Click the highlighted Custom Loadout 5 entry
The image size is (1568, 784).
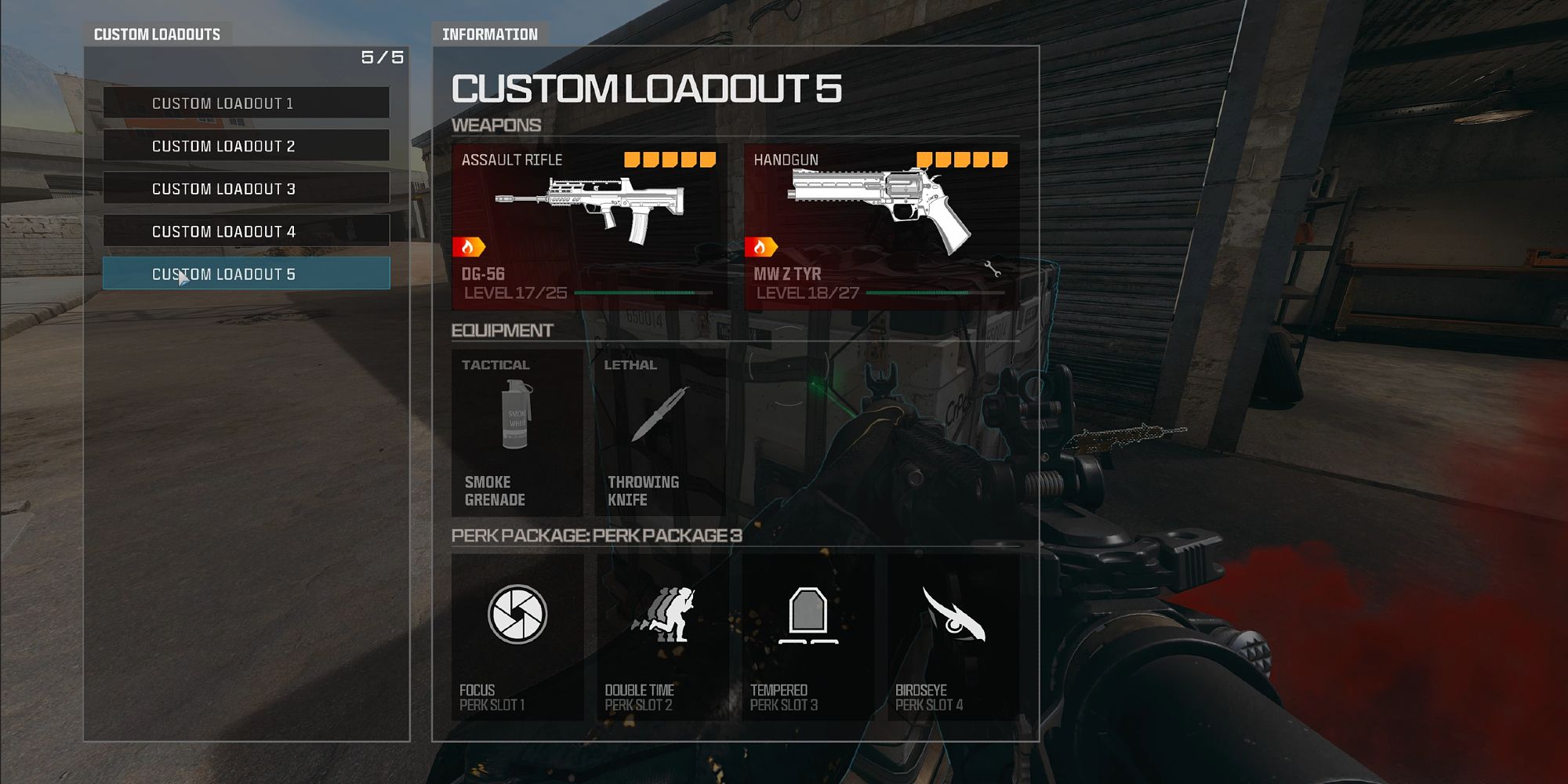click(246, 274)
